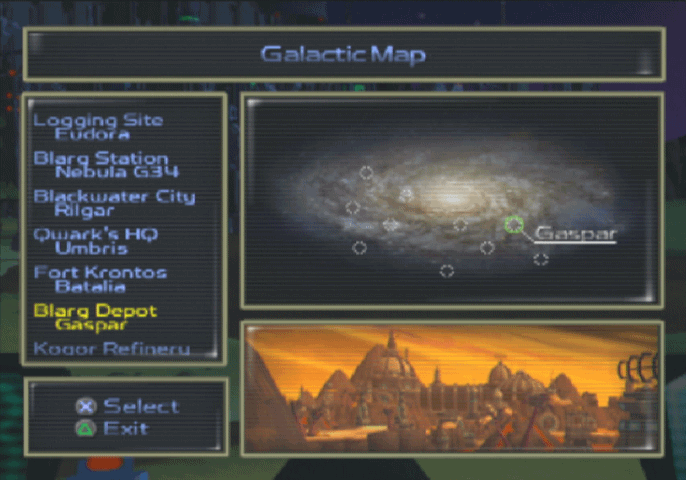Pick Quark's HQ Umbris entry
The image size is (686, 480).
pos(96,240)
